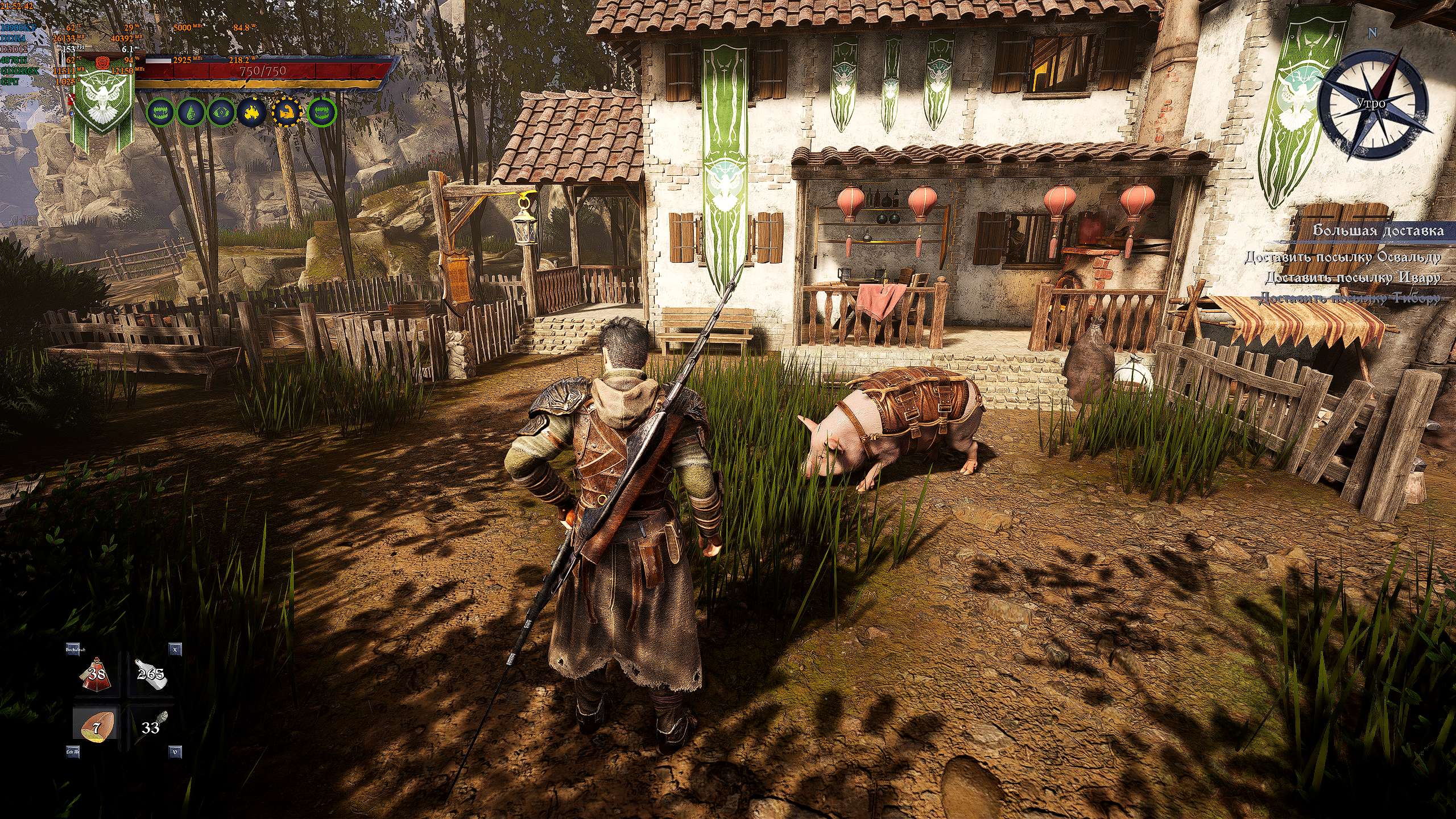Screen dimensions: 1456x819
Task: Open the Большая доставка quest tracker
Action: coord(1378,230)
